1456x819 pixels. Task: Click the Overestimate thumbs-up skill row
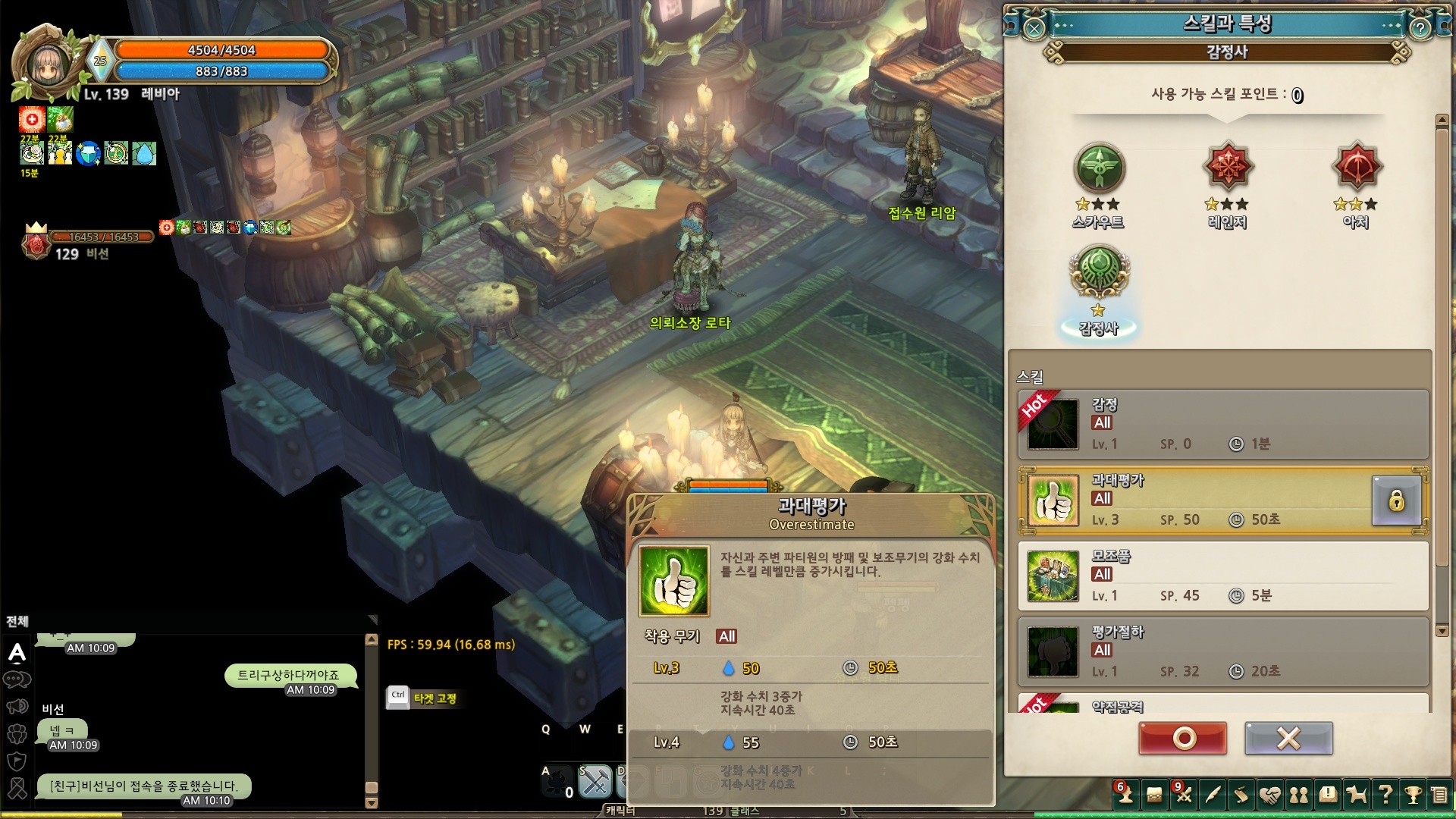[1198, 500]
